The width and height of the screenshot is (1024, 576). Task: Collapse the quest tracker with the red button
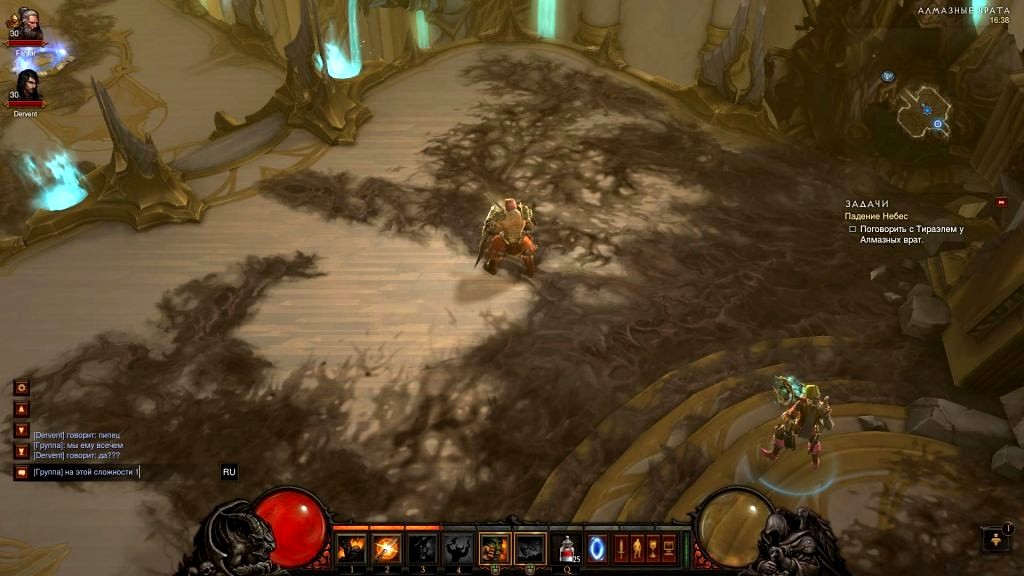[x=1001, y=203]
